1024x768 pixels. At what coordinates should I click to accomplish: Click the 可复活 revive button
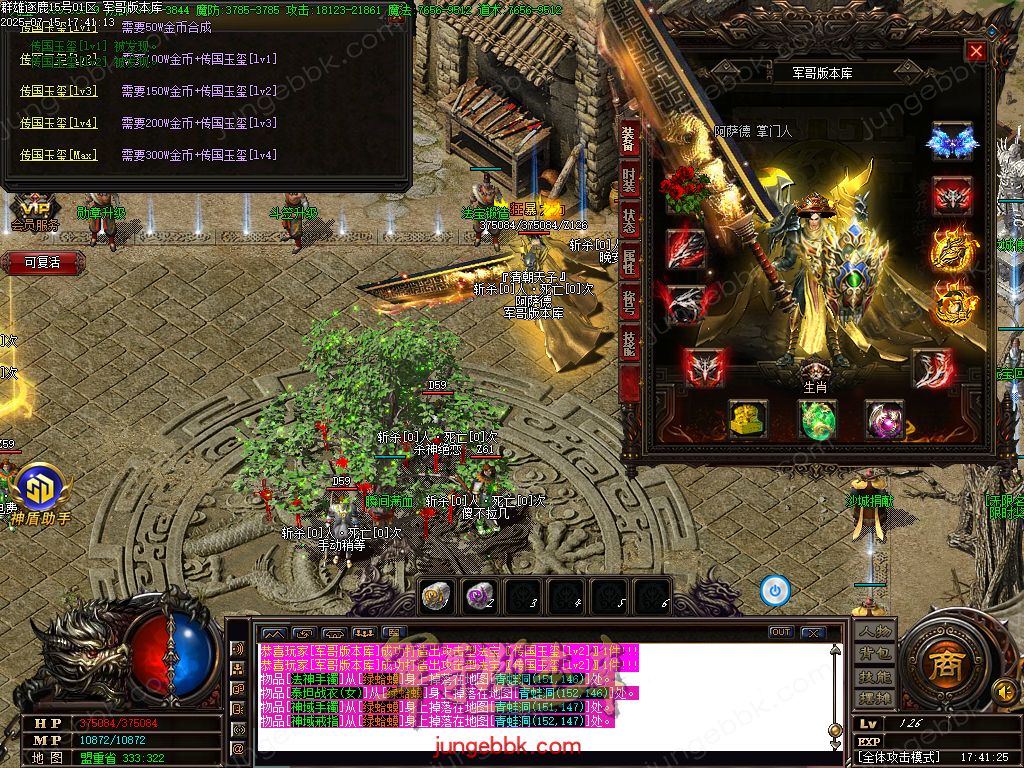point(42,263)
